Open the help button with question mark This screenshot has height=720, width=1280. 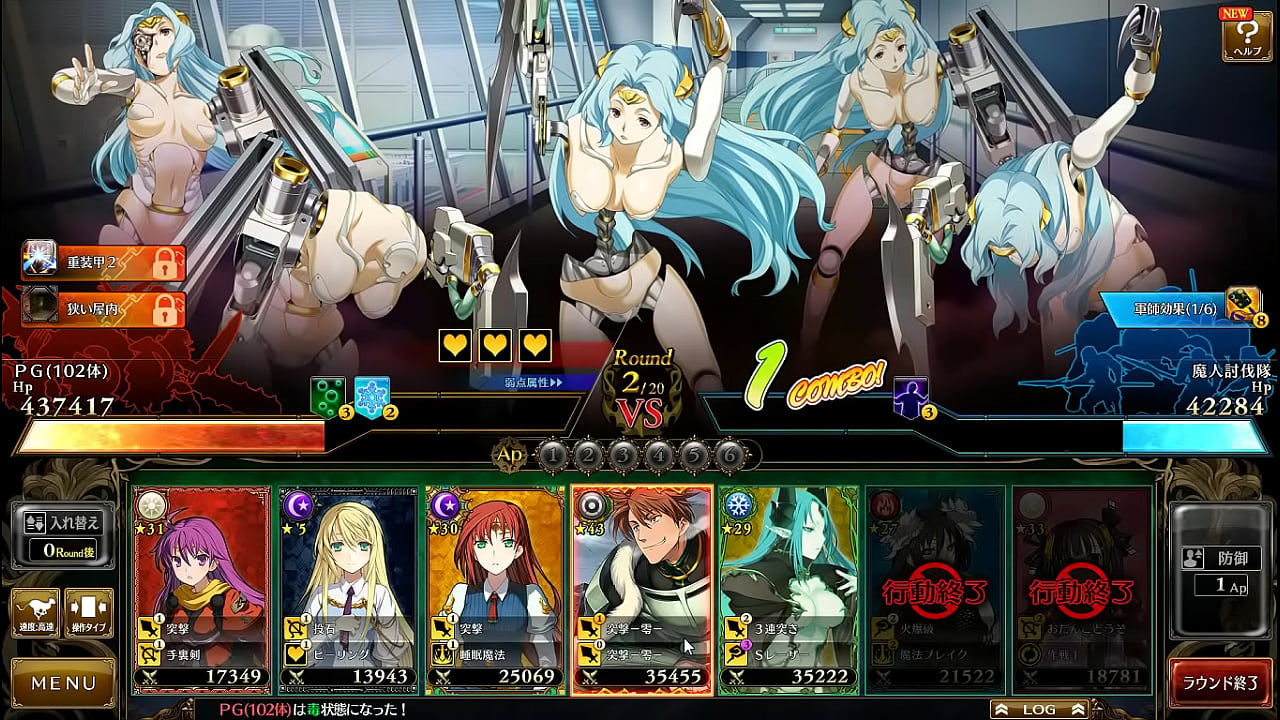(1246, 36)
